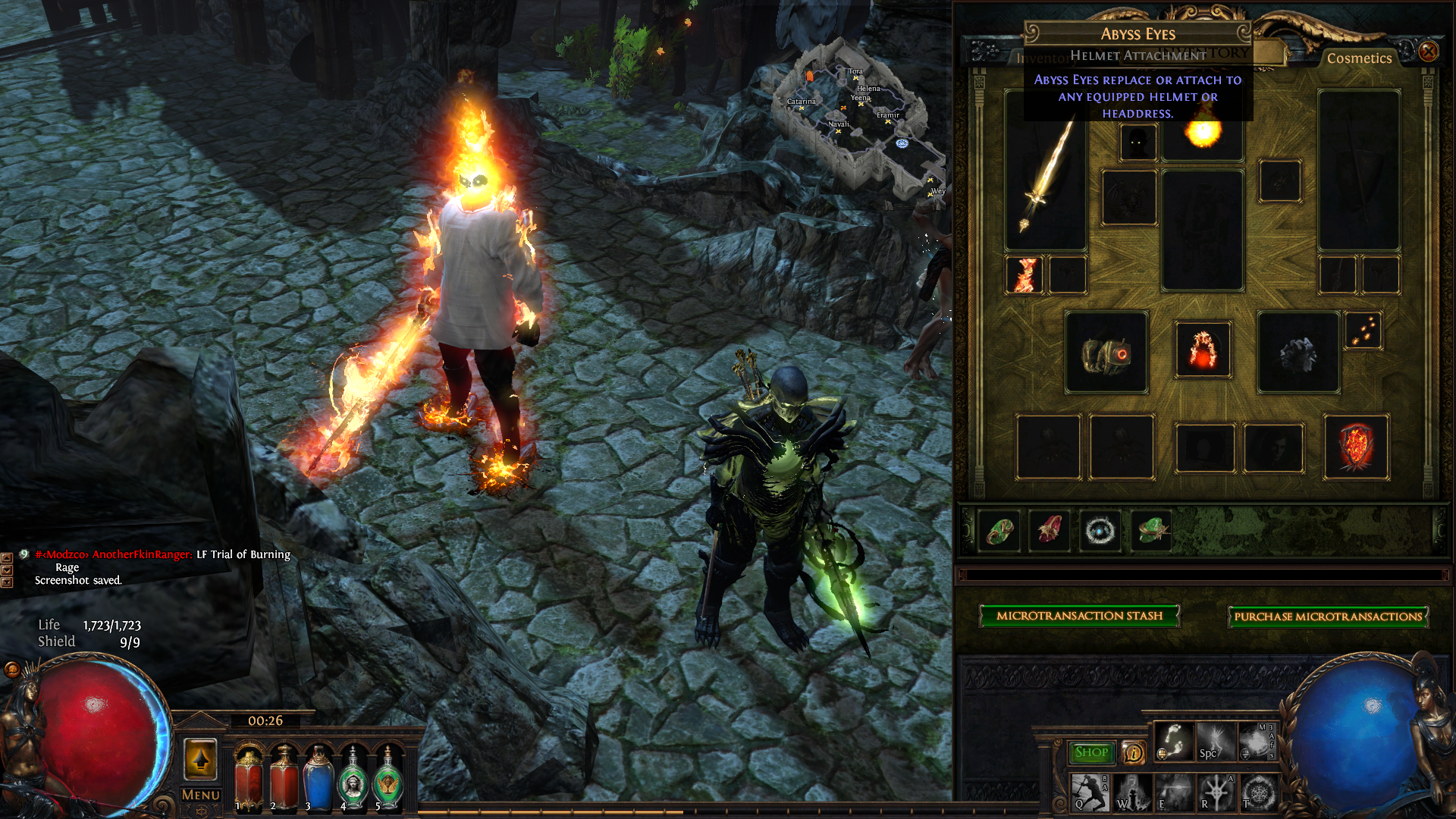Click the Purchase Microtransactions button

[1328, 617]
